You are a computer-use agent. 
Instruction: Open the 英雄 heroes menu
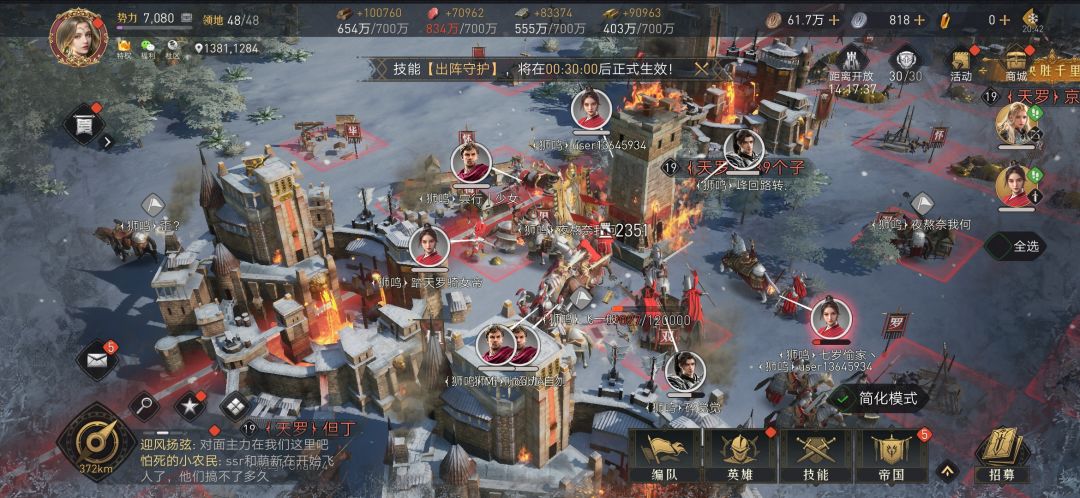click(x=740, y=455)
